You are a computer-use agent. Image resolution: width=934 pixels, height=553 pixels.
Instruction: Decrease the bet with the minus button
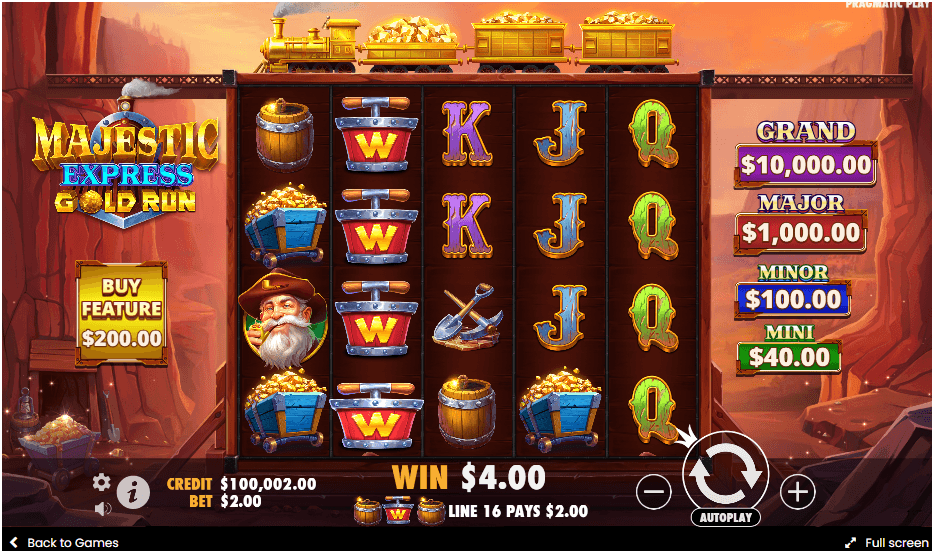tap(653, 491)
